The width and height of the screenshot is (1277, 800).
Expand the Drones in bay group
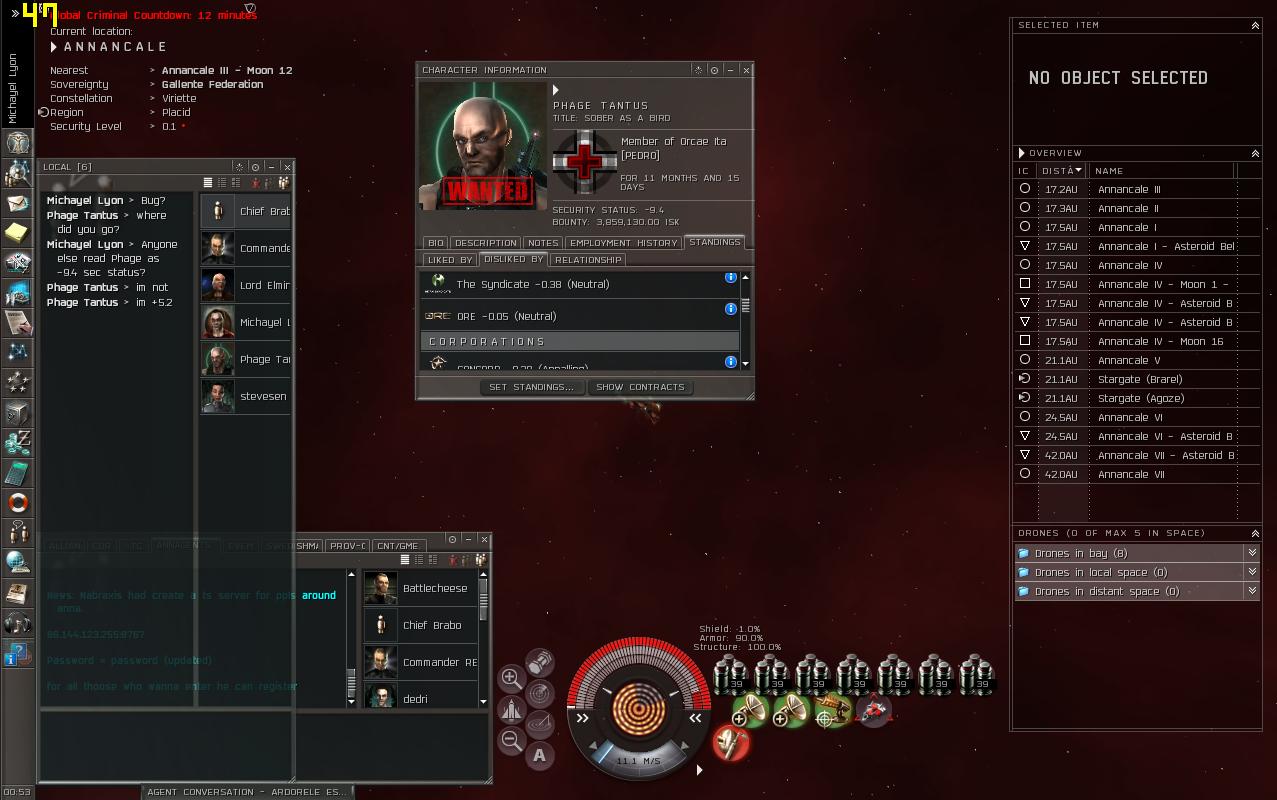coord(1252,553)
